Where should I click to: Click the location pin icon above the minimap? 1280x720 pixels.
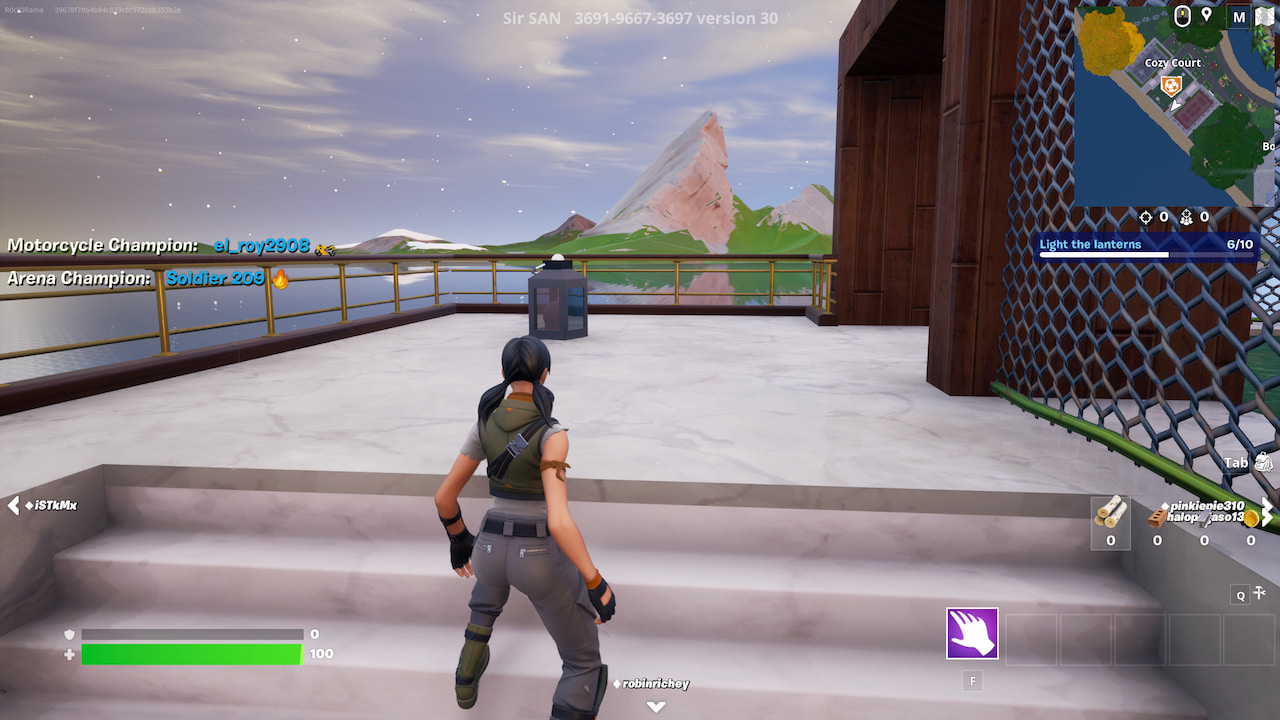point(1206,15)
